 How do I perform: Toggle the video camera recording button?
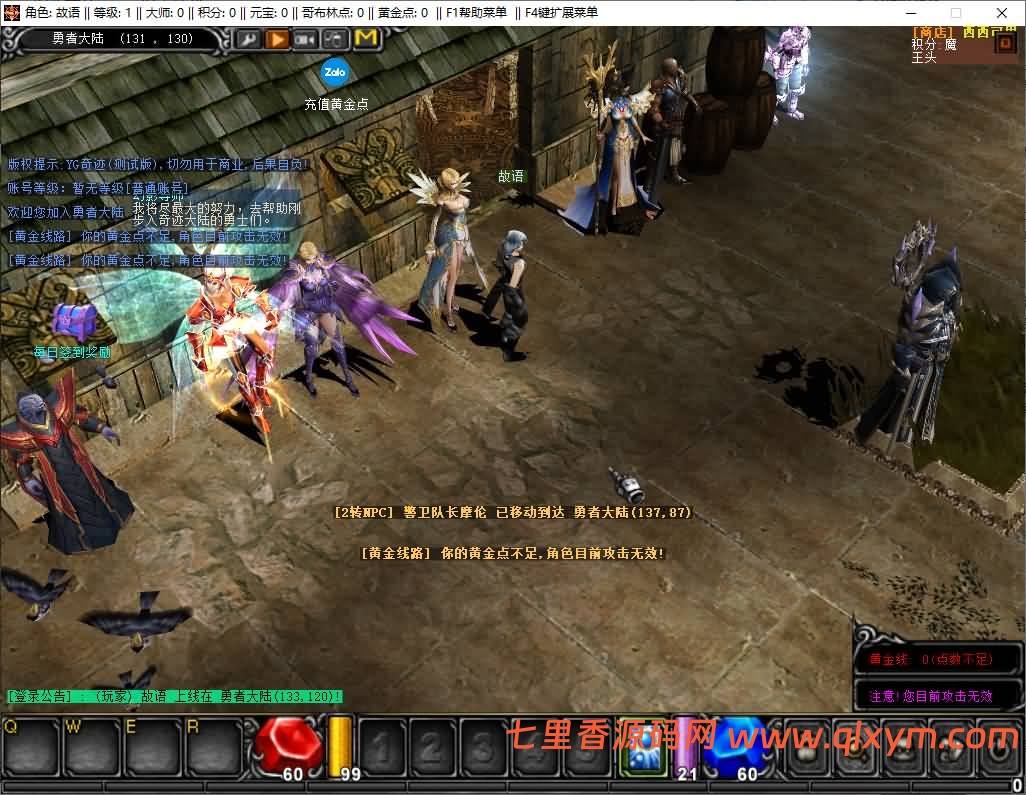(x=306, y=39)
